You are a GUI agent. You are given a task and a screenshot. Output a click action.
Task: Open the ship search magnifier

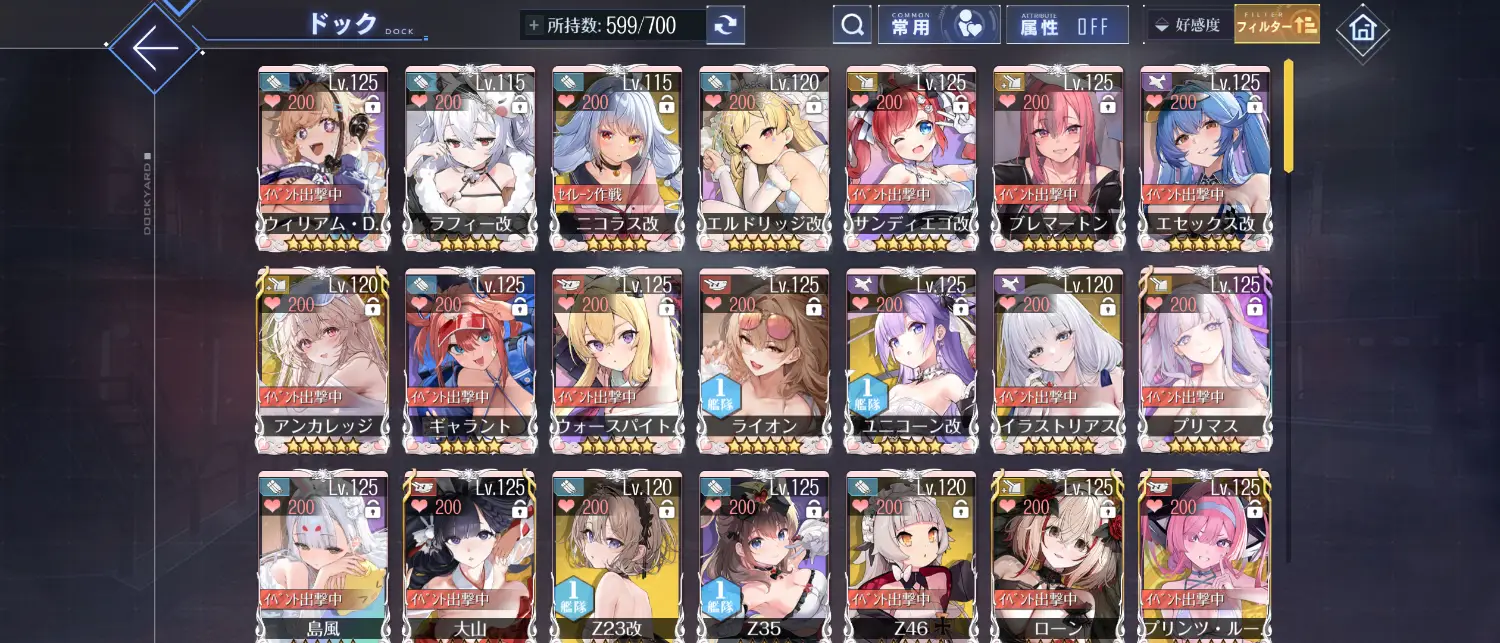coord(852,25)
